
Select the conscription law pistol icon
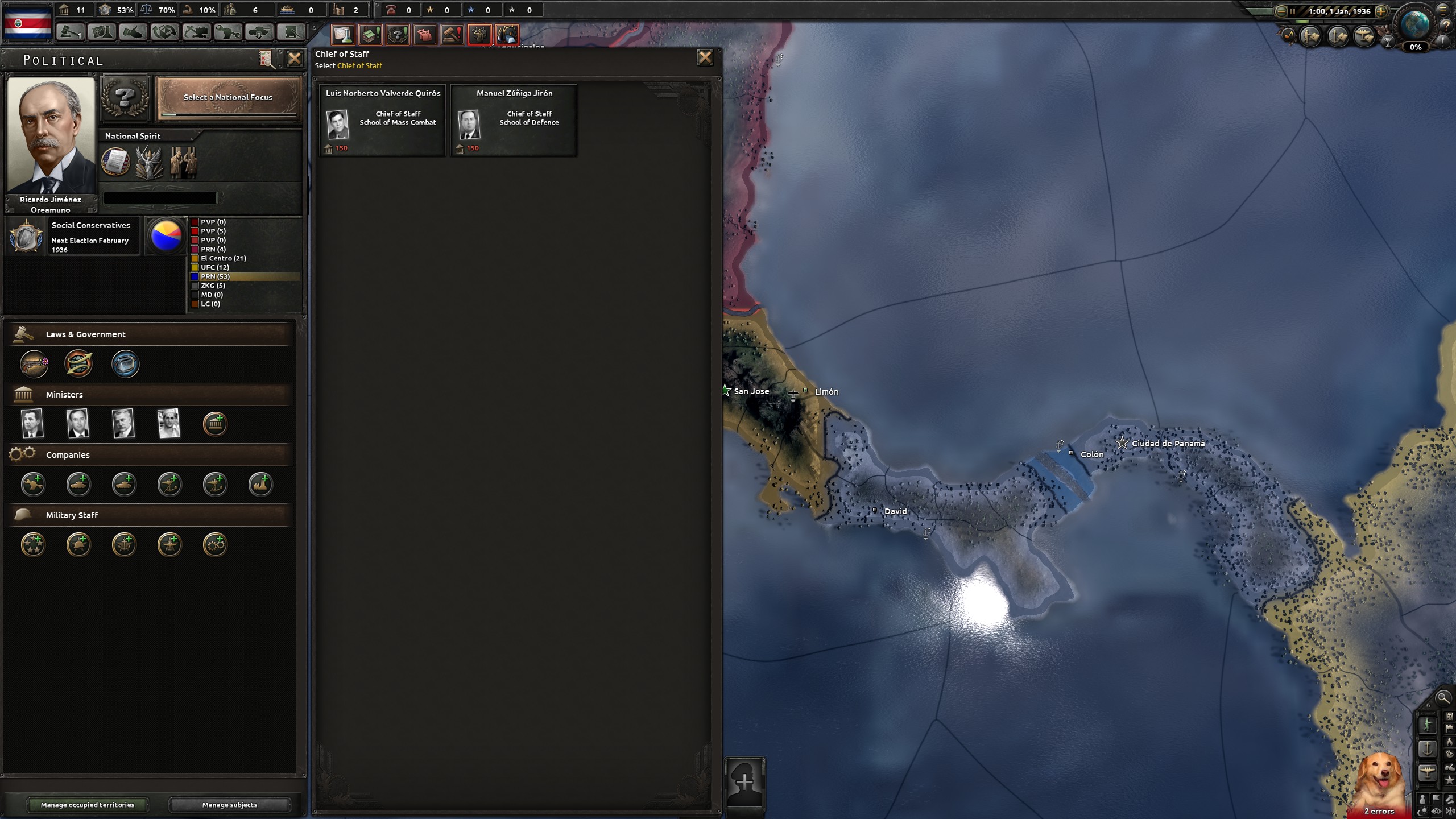click(34, 364)
